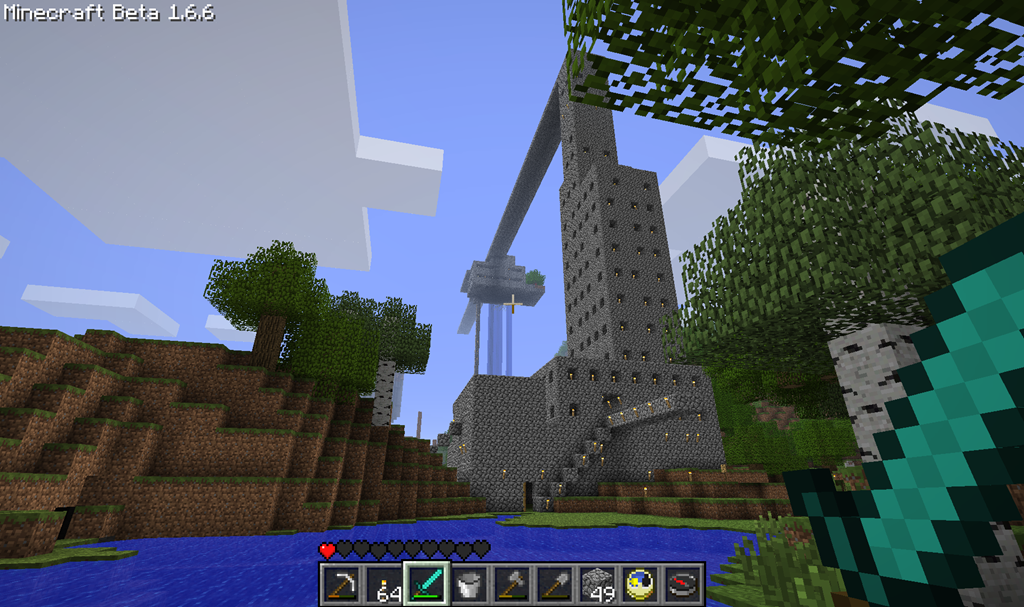Select the cobblestone stack of 49
The image size is (1024, 607).
tap(596, 583)
